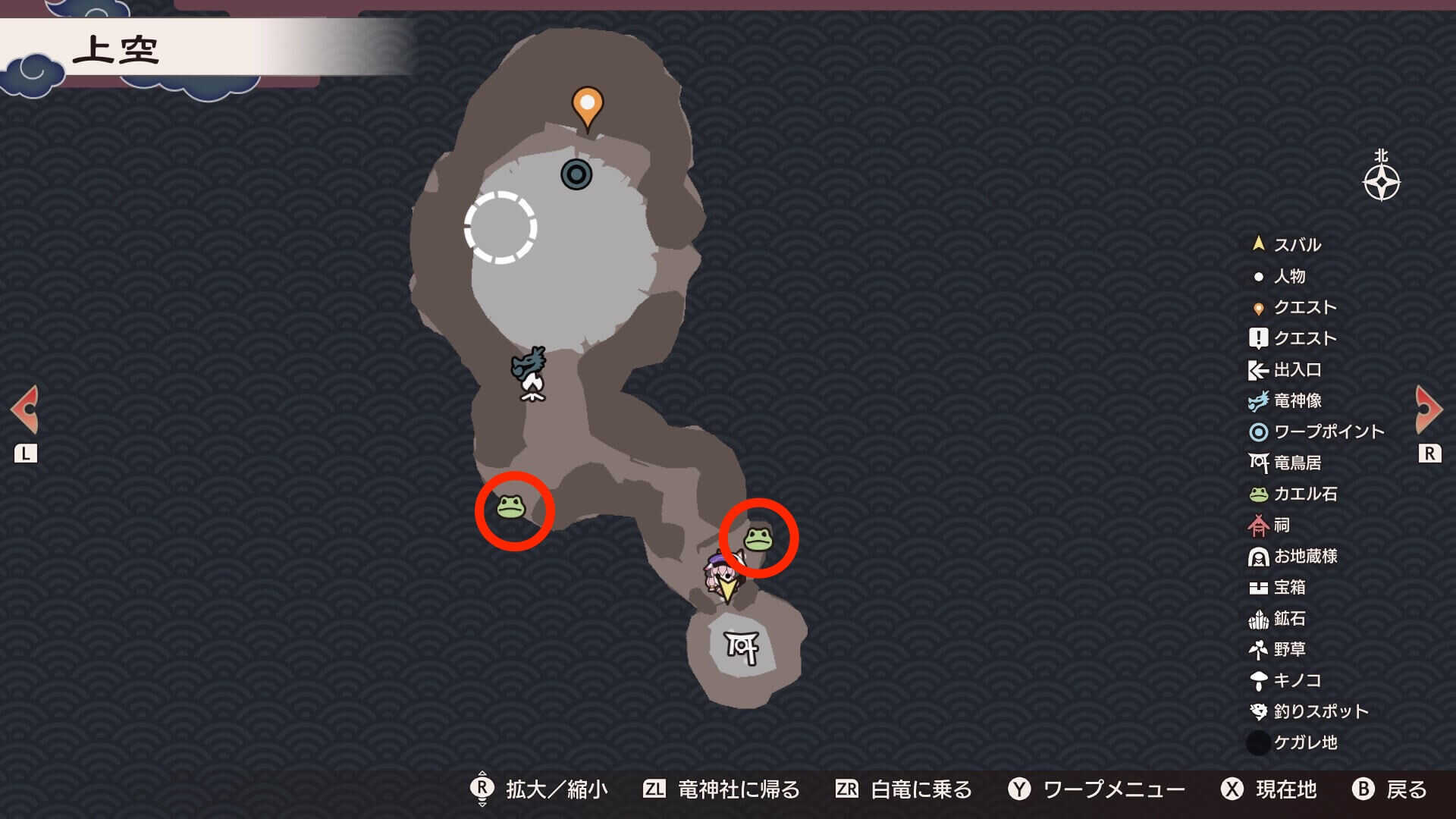Viewport: 1456px width, 819px height.
Task: Click the お地蔵様 legend icon
Action: 1259,556
